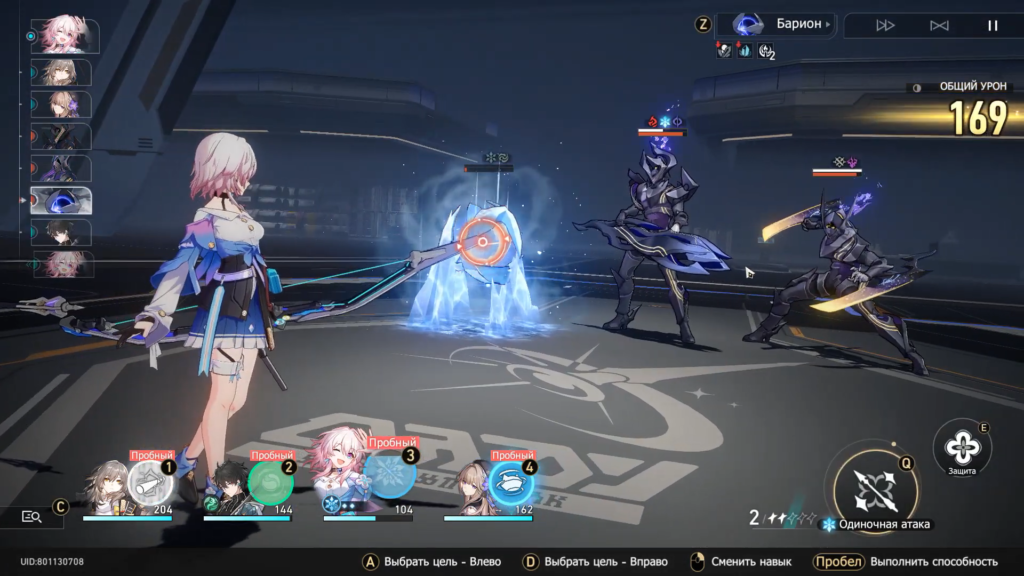1024x576 pixels.
Task: Select the Барион entry in turn order
Action: tap(61, 200)
